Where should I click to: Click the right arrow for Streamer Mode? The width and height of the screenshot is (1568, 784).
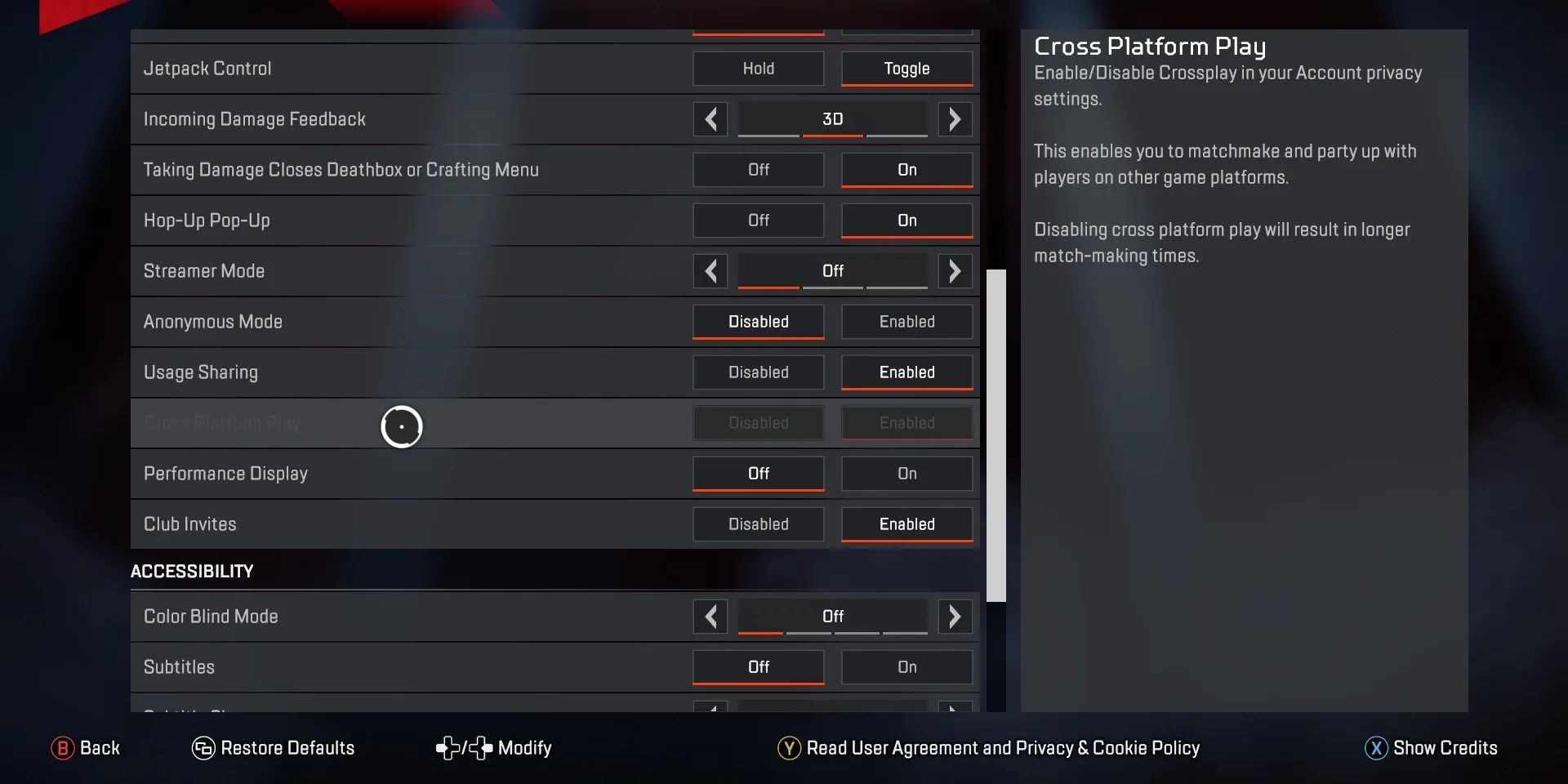click(955, 270)
